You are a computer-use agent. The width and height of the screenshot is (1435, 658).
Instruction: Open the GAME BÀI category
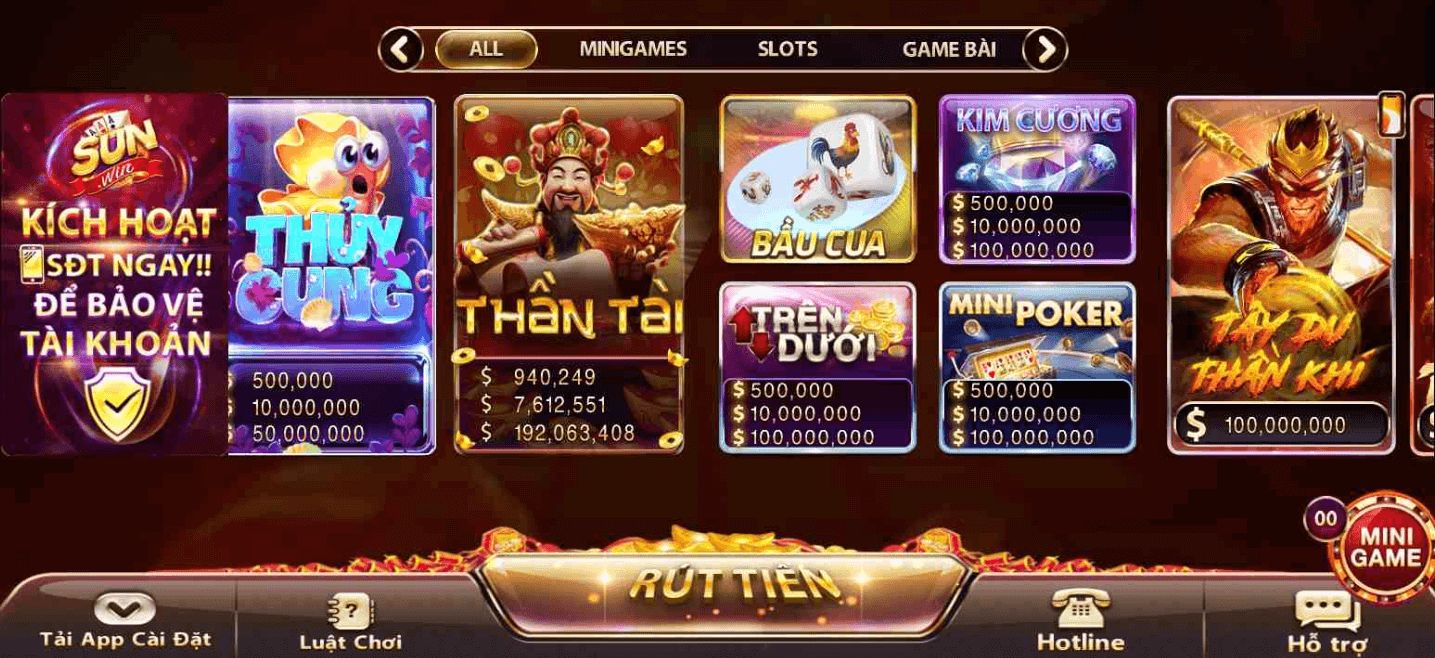(949, 49)
